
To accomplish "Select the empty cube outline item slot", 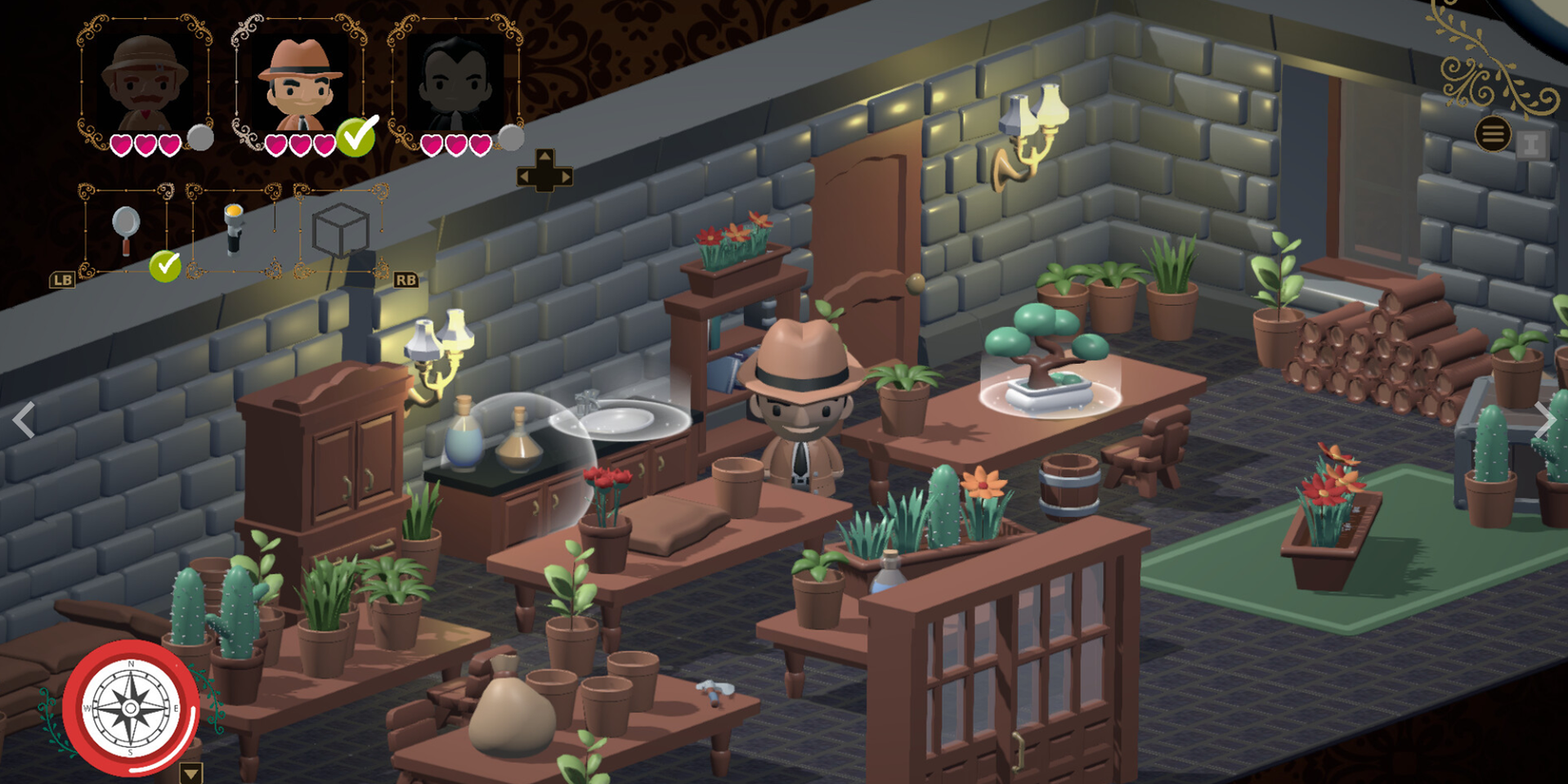I will coord(340,230).
